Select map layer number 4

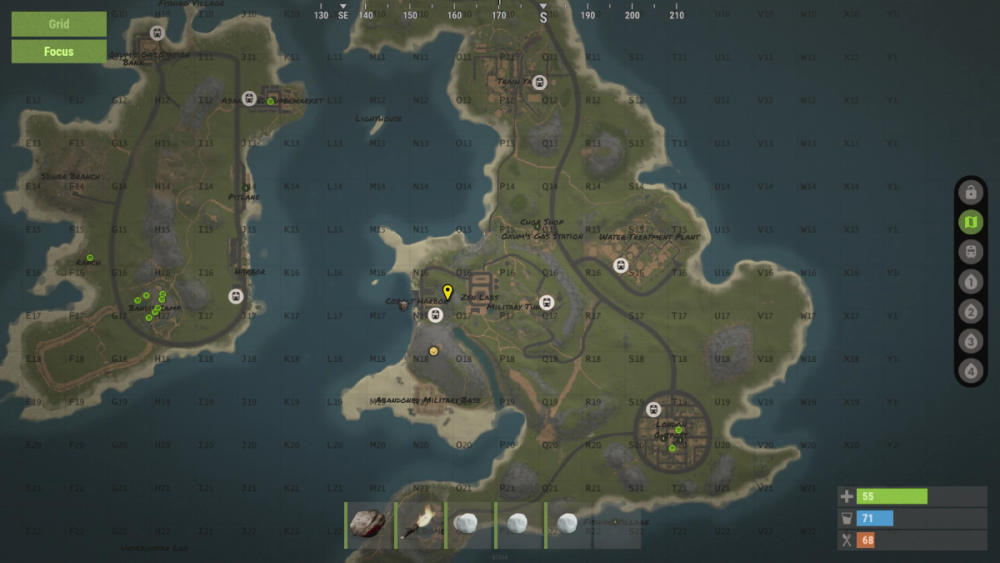pos(970,371)
